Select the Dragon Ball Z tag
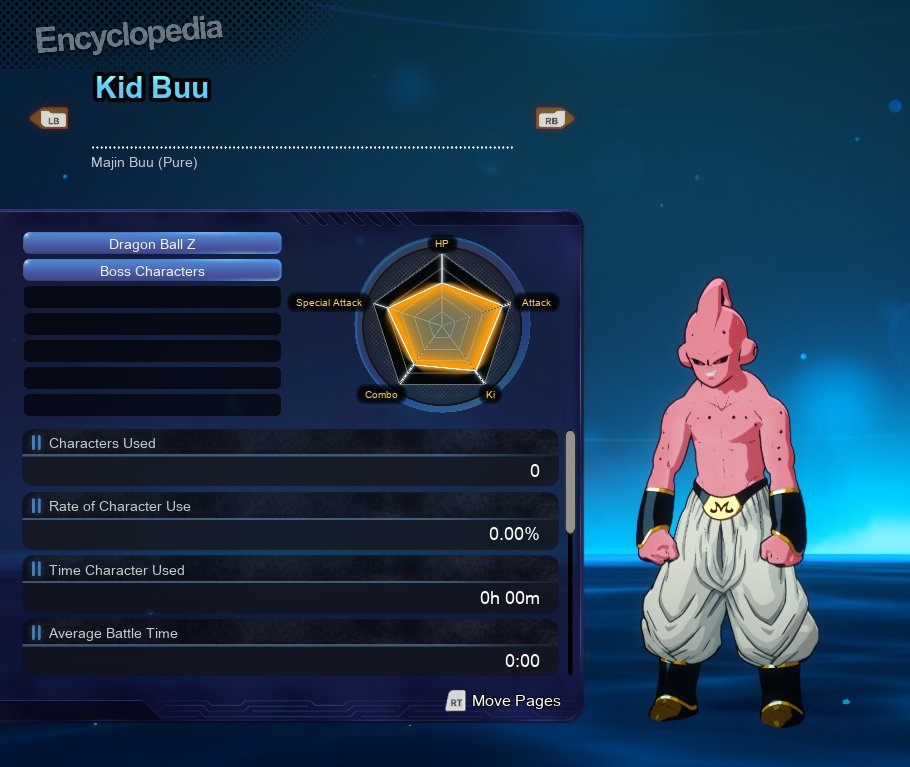Image resolution: width=910 pixels, height=767 pixels. coord(152,244)
